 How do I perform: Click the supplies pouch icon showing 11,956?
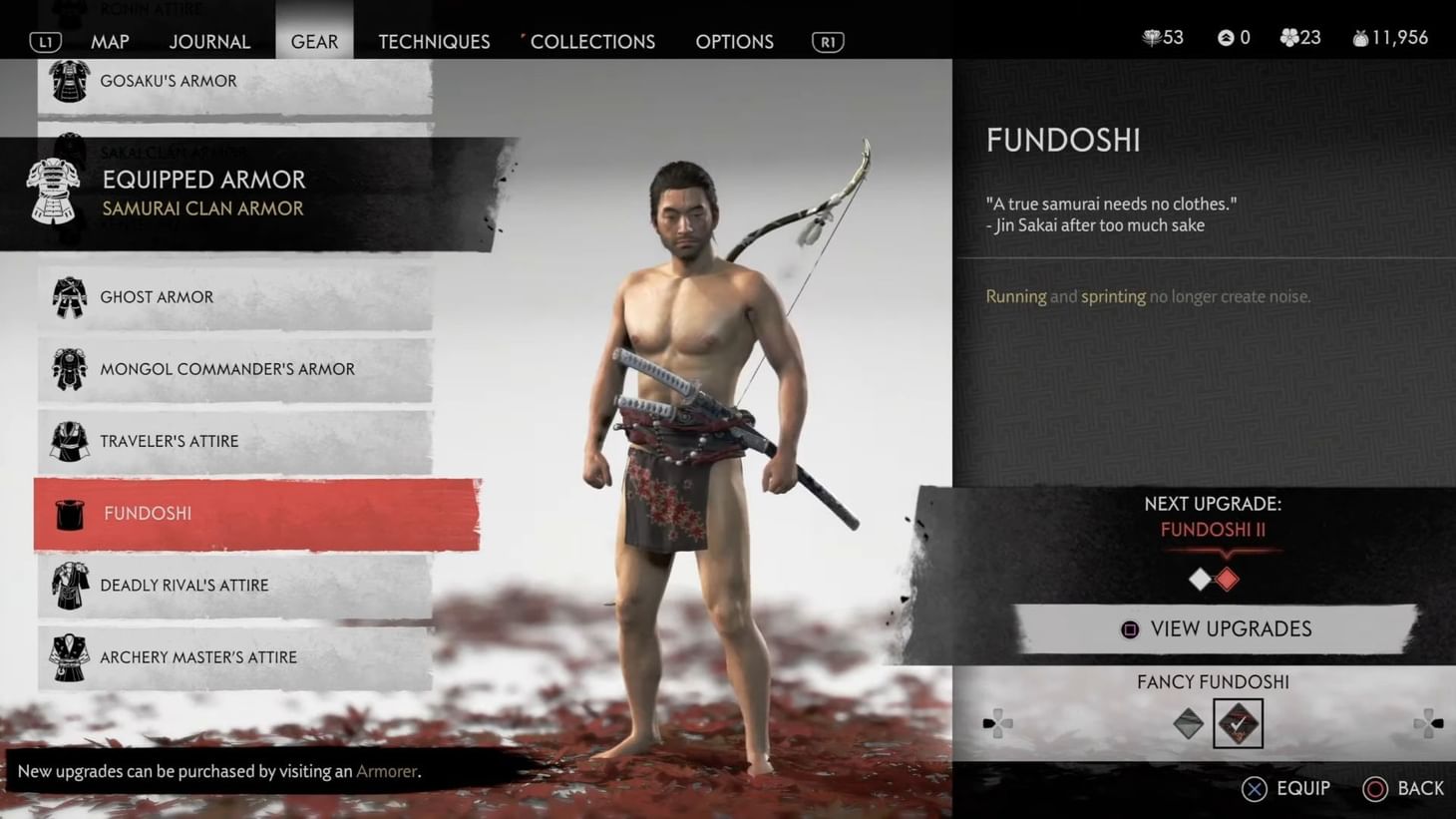(1362, 38)
